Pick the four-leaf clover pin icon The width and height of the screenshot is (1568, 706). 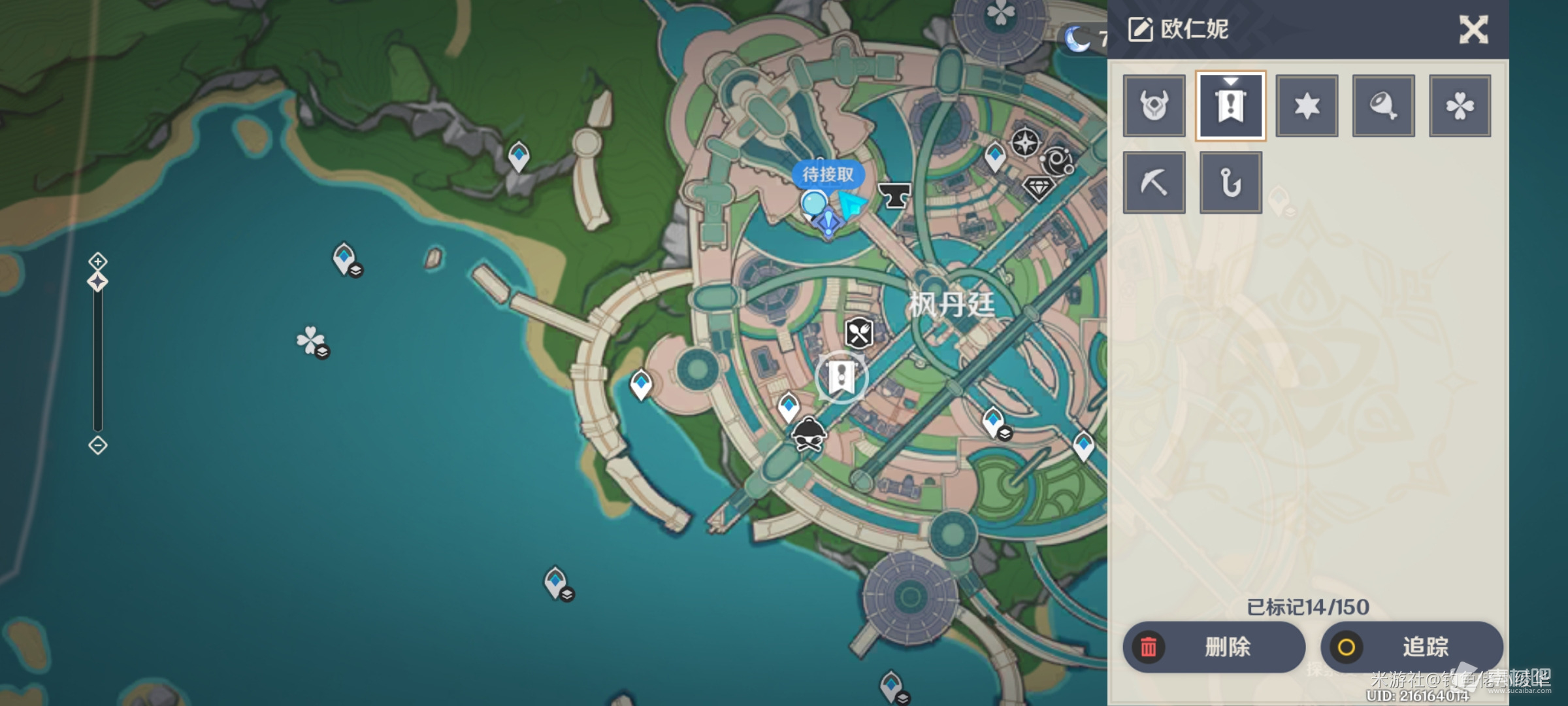[x=1460, y=106]
